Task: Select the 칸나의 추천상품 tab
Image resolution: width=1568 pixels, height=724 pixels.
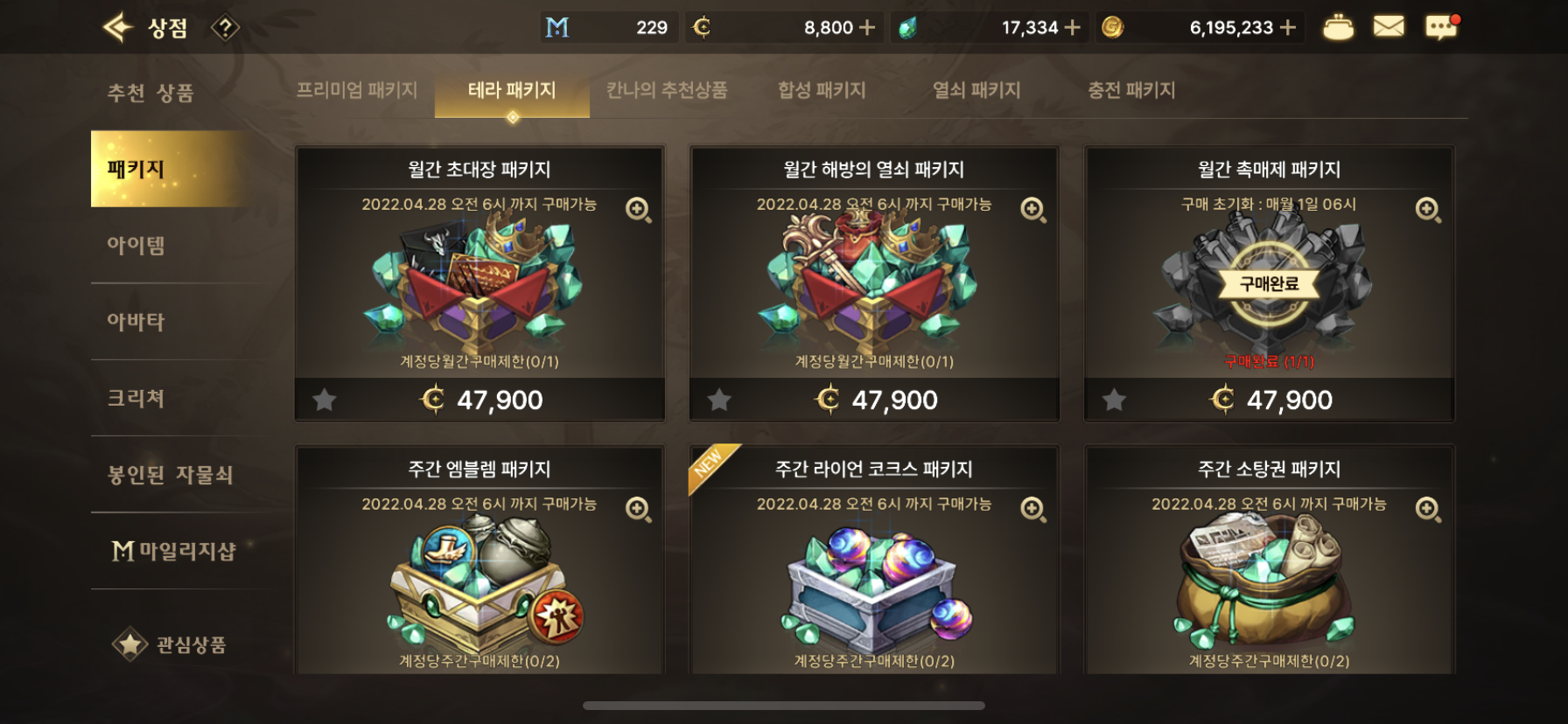Action: [x=667, y=90]
